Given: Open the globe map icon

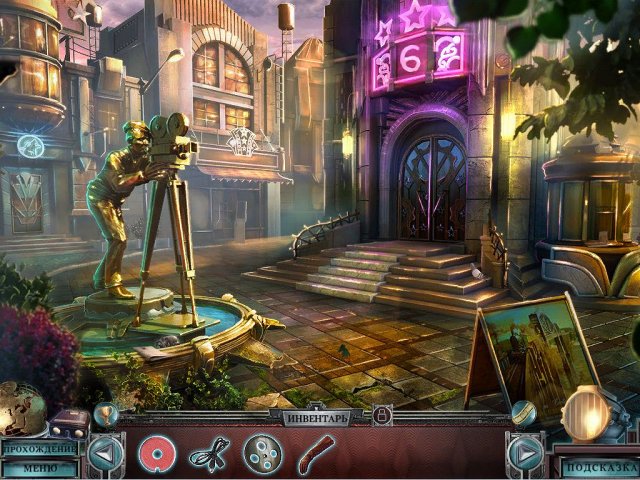Looking at the screenshot, I should (22, 407).
